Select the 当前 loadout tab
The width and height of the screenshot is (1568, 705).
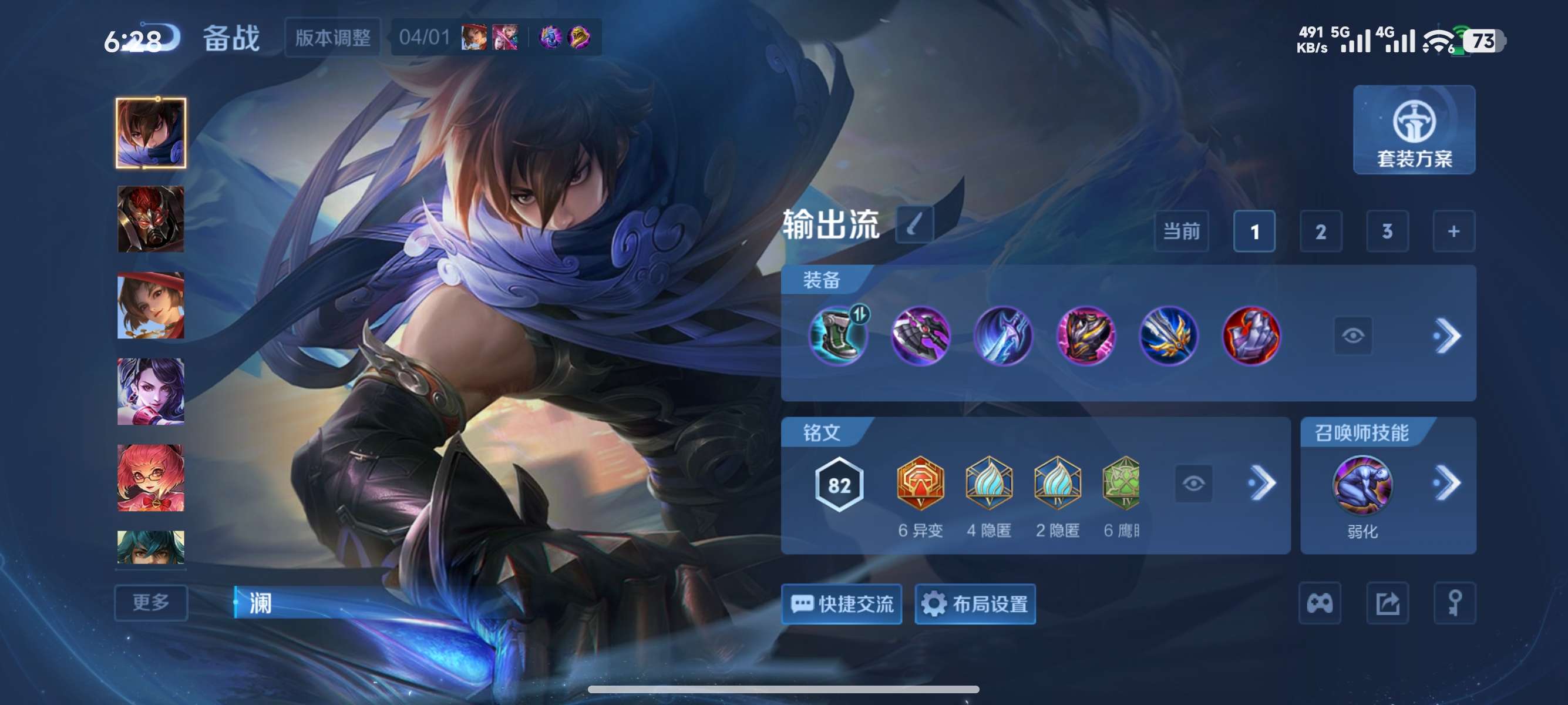pos(1181,231)
